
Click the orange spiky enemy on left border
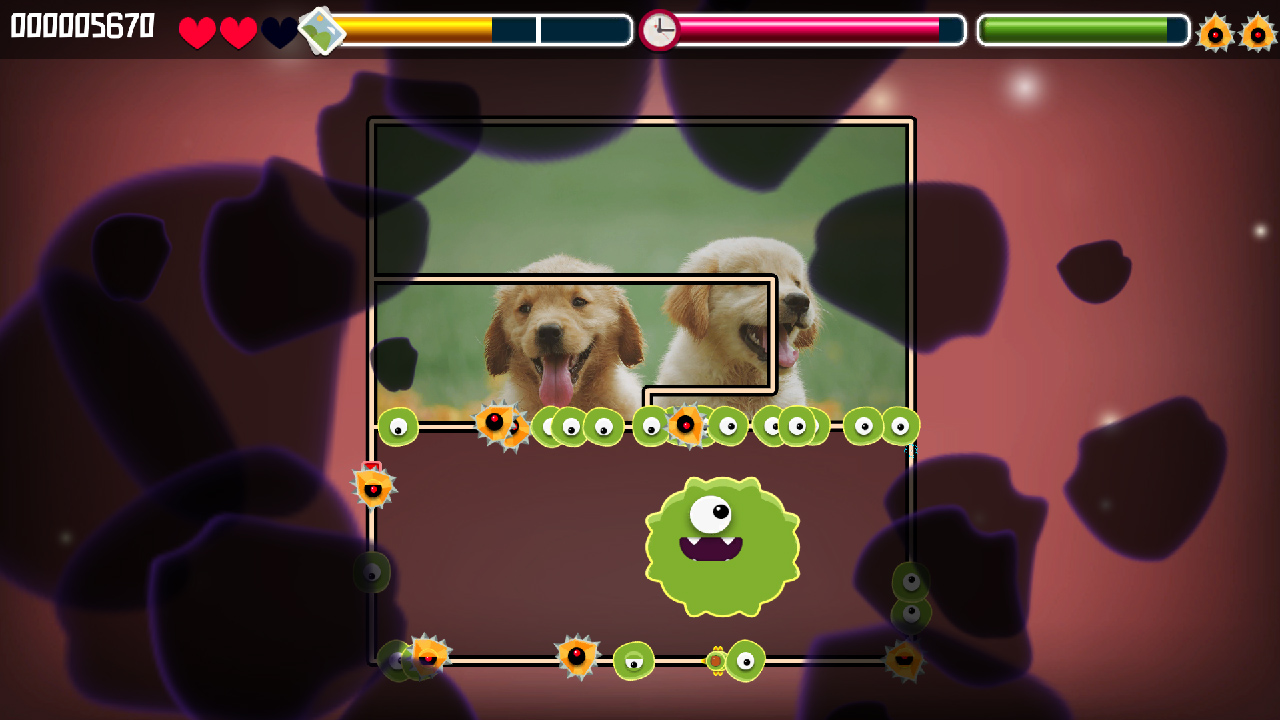[374, 486]
